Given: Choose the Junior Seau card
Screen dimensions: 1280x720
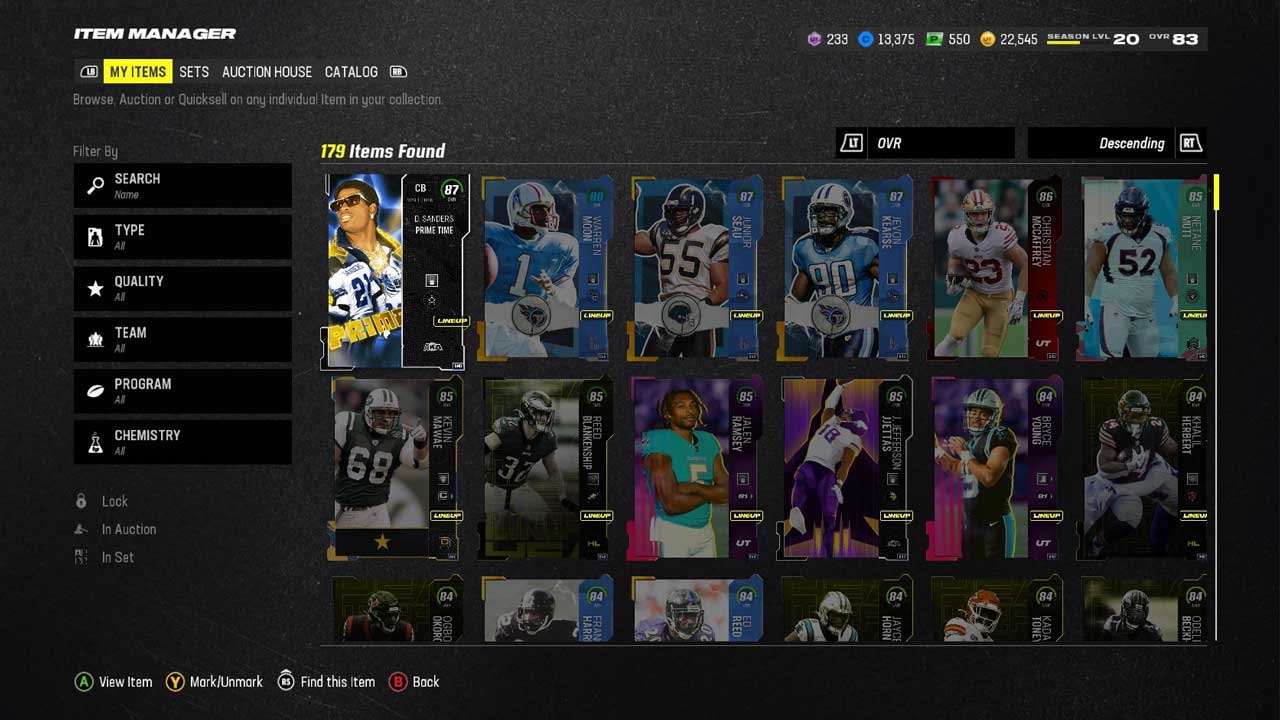Looking at the screenshot, I should [x=697, y=268].
